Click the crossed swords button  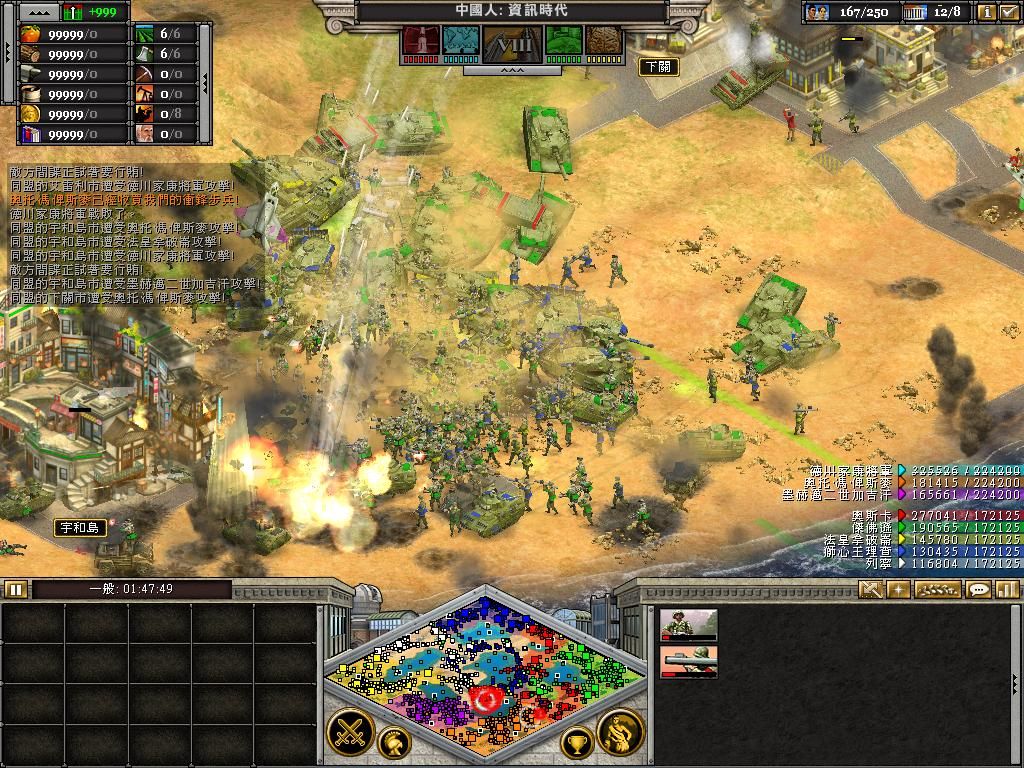[350, 732]
